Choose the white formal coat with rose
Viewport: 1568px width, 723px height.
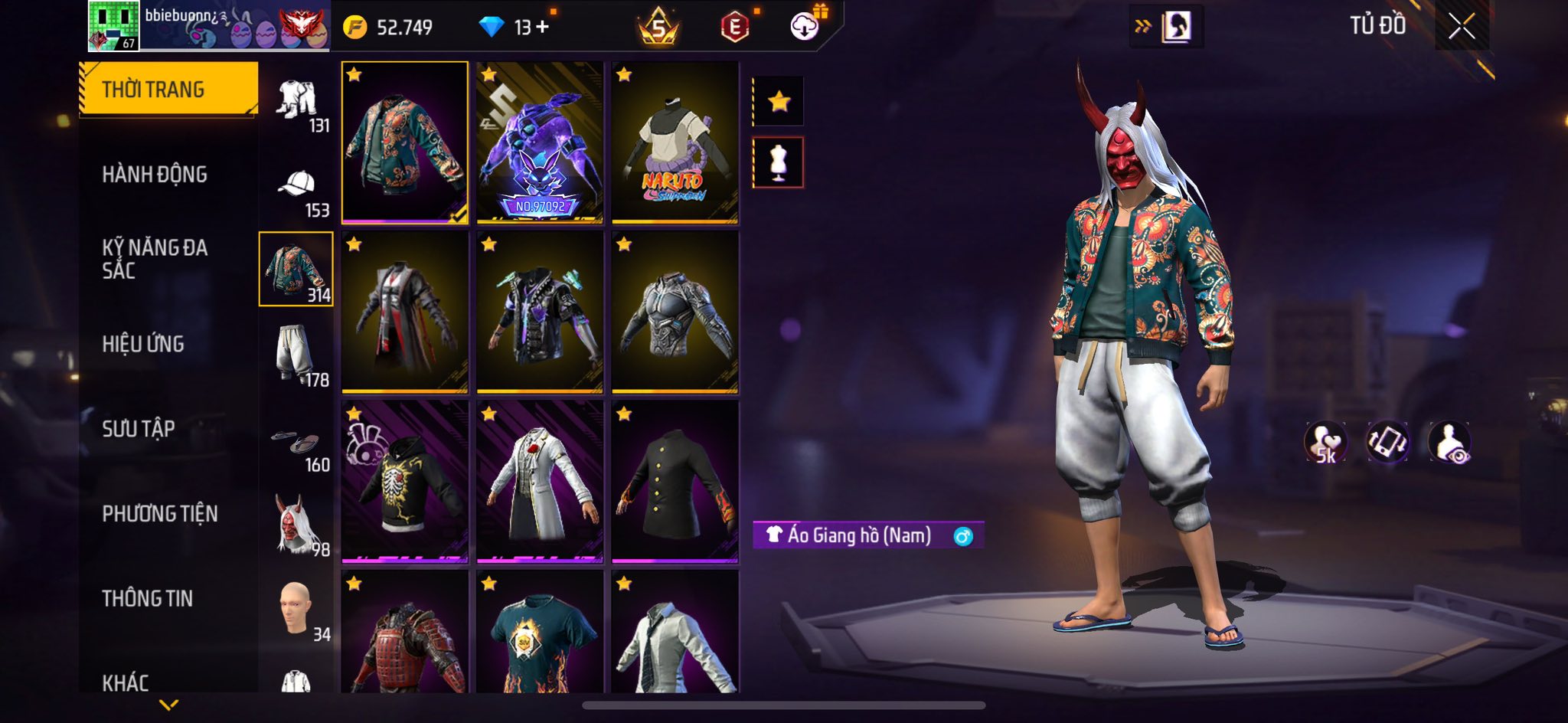[x=540, y=482]
